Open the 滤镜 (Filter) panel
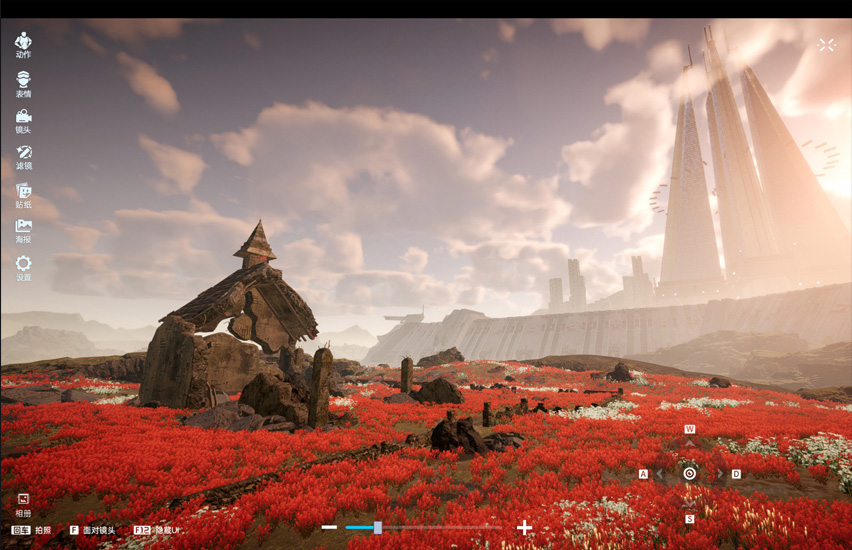Image resolution: width=852 pixels, height=550 pixels. (x=23, y=156)
